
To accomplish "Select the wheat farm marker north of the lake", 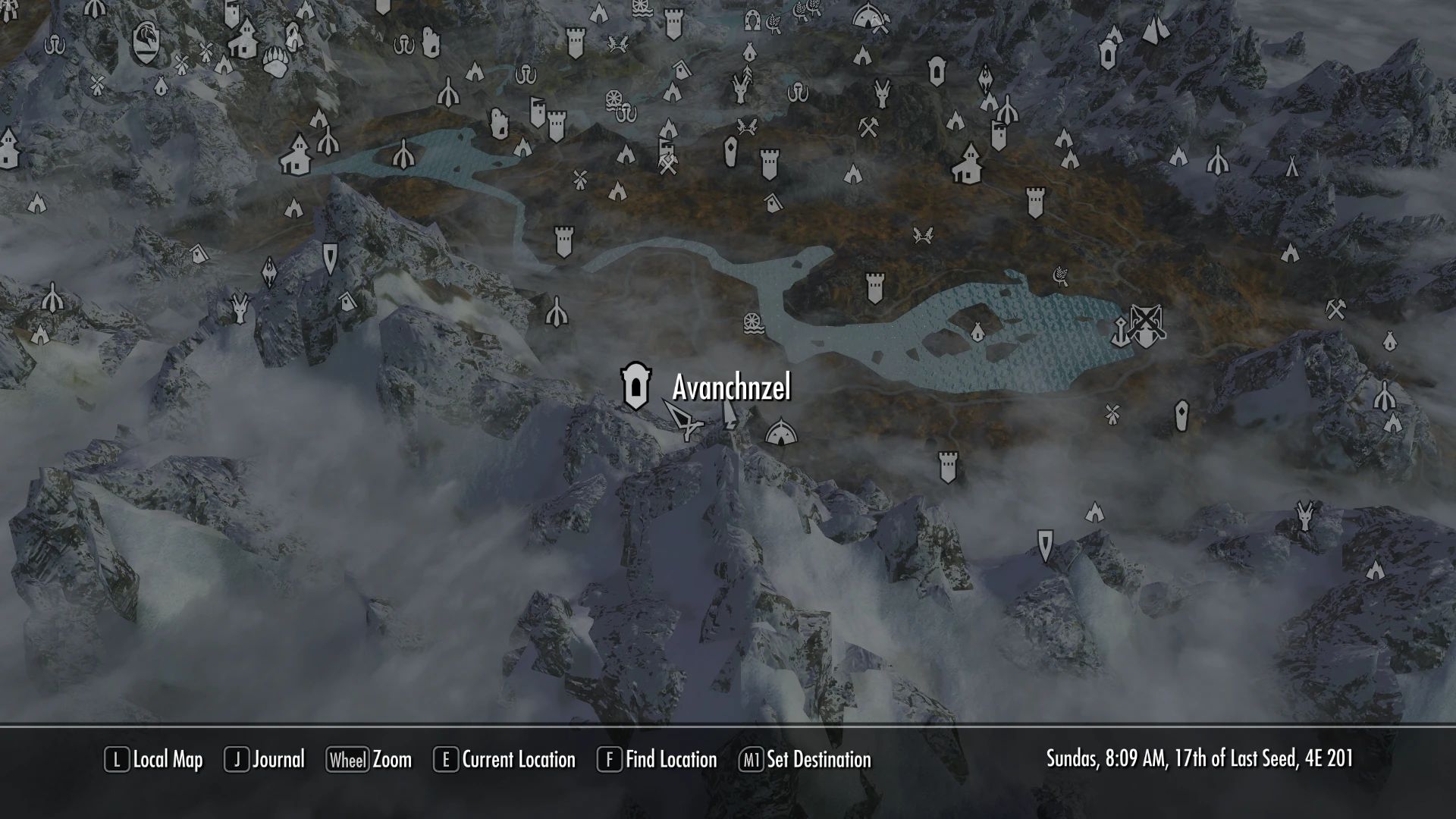I will (x=1059, y=276).
